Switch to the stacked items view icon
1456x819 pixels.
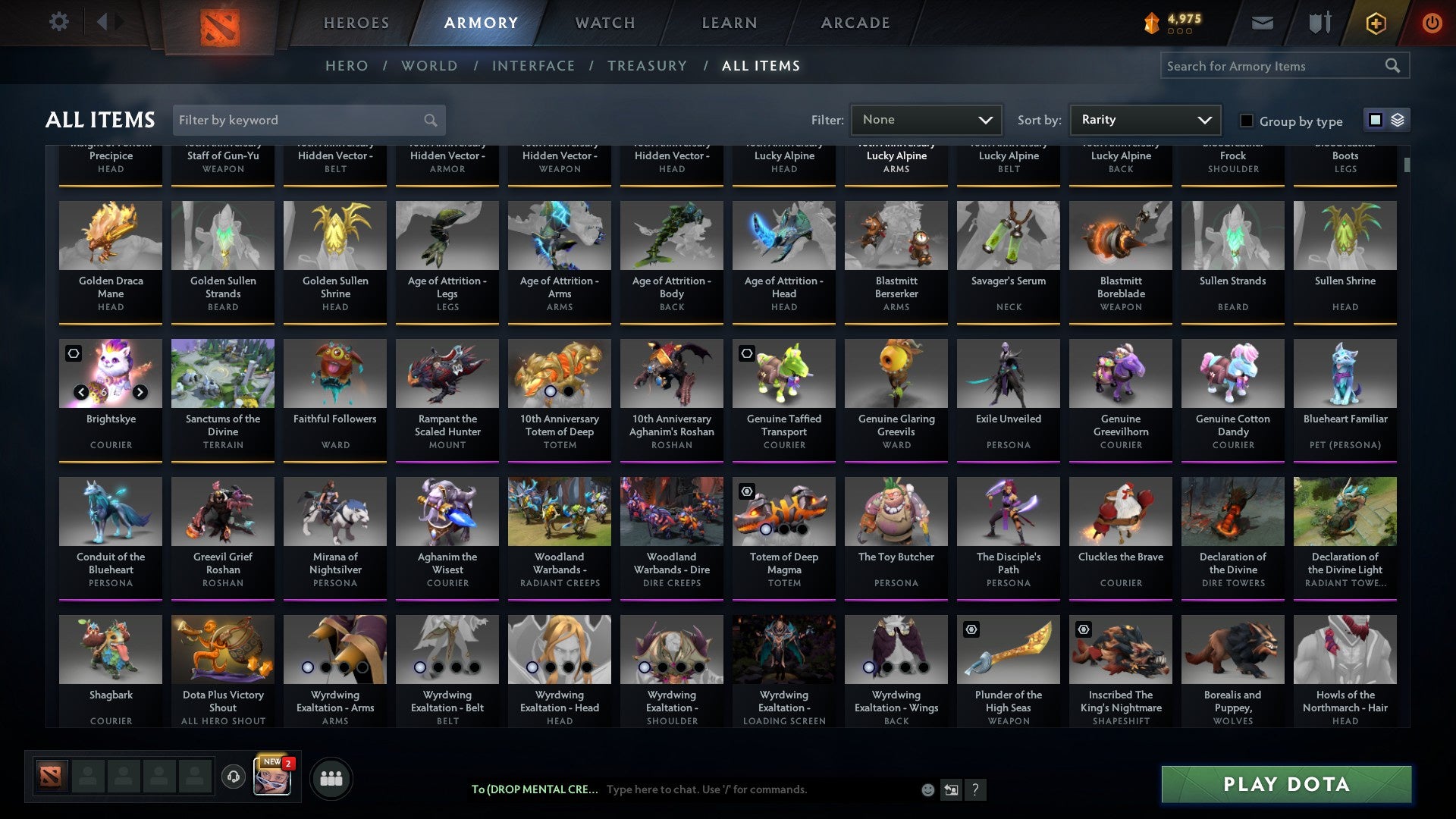point(1398,120)
